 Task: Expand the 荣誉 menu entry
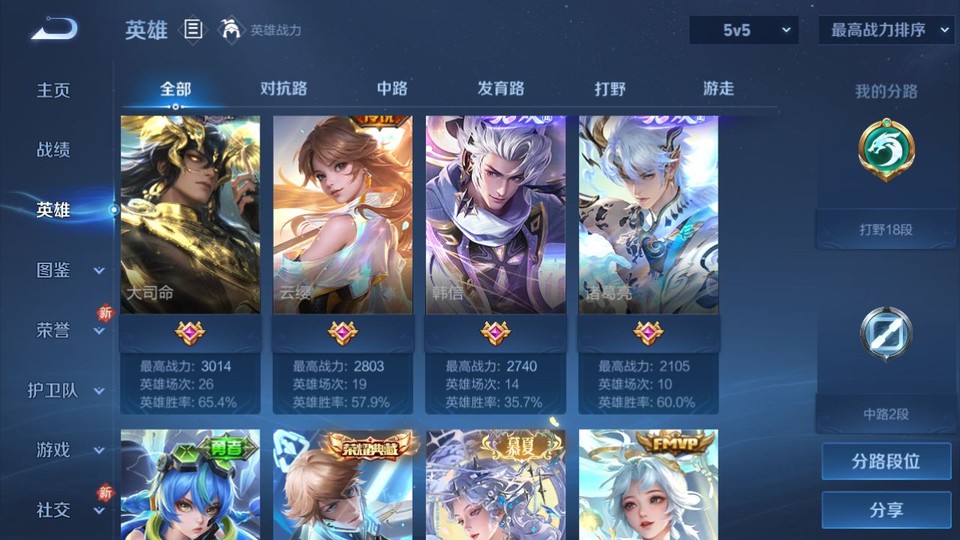pos(68,330)
